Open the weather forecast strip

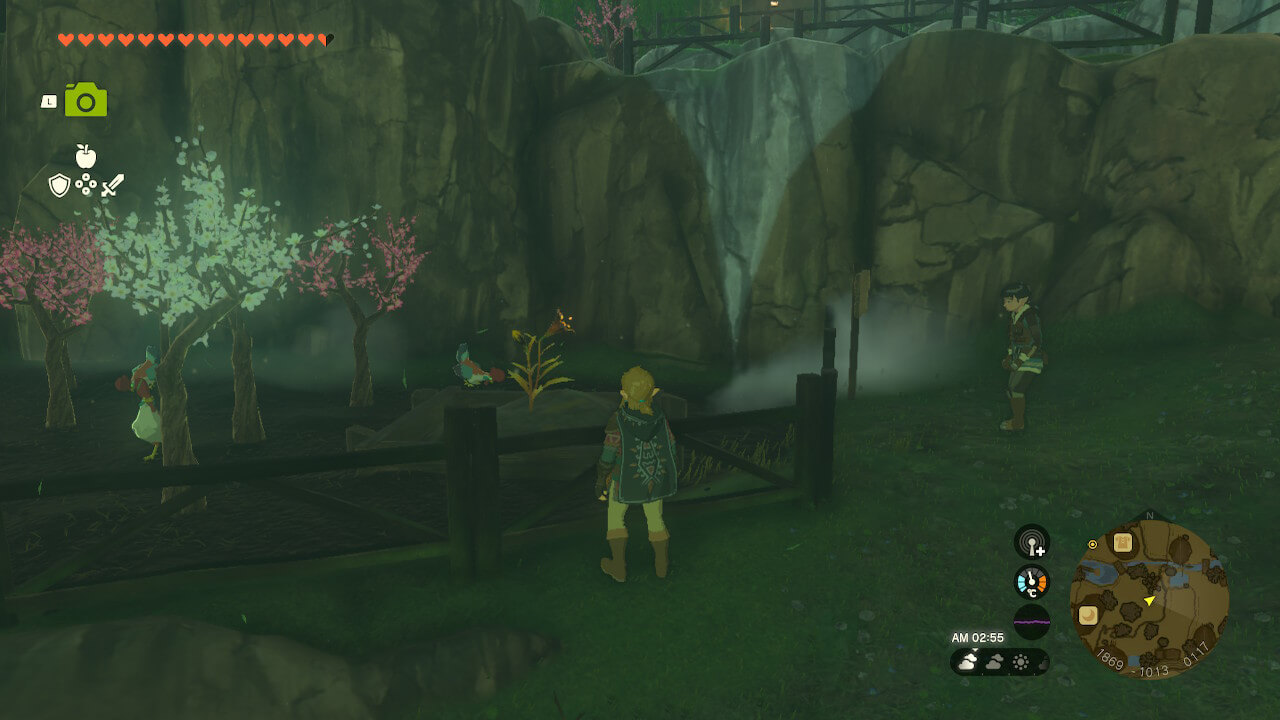[x=999, y=662]
